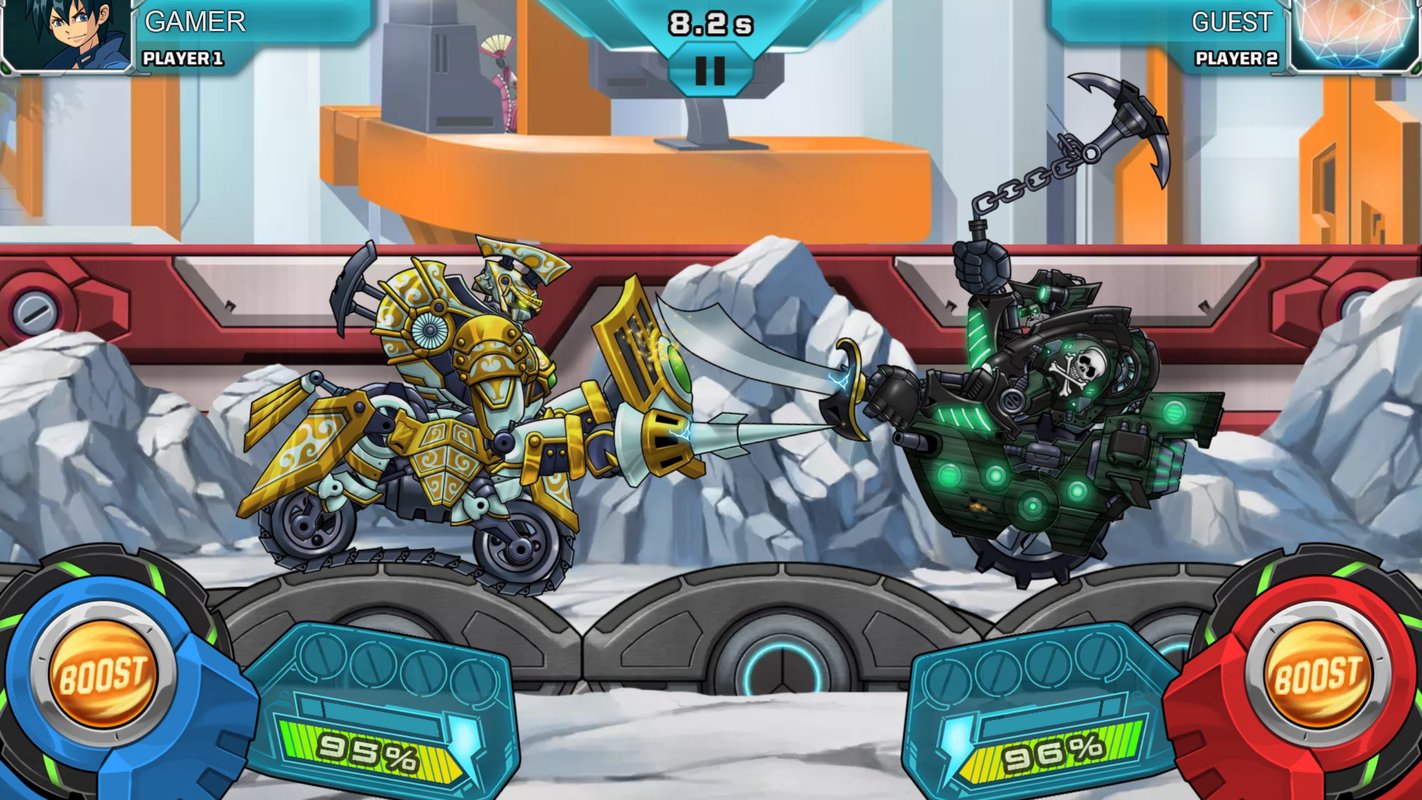Pause the battle with the pause button
Screen dimensions: 1422x800
709,71
